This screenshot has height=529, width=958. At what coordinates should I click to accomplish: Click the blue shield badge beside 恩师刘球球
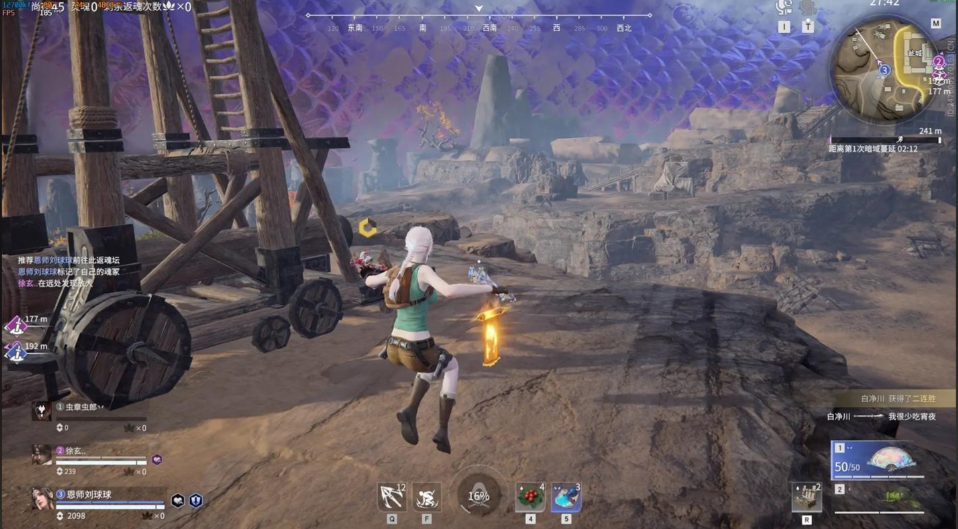197,500
